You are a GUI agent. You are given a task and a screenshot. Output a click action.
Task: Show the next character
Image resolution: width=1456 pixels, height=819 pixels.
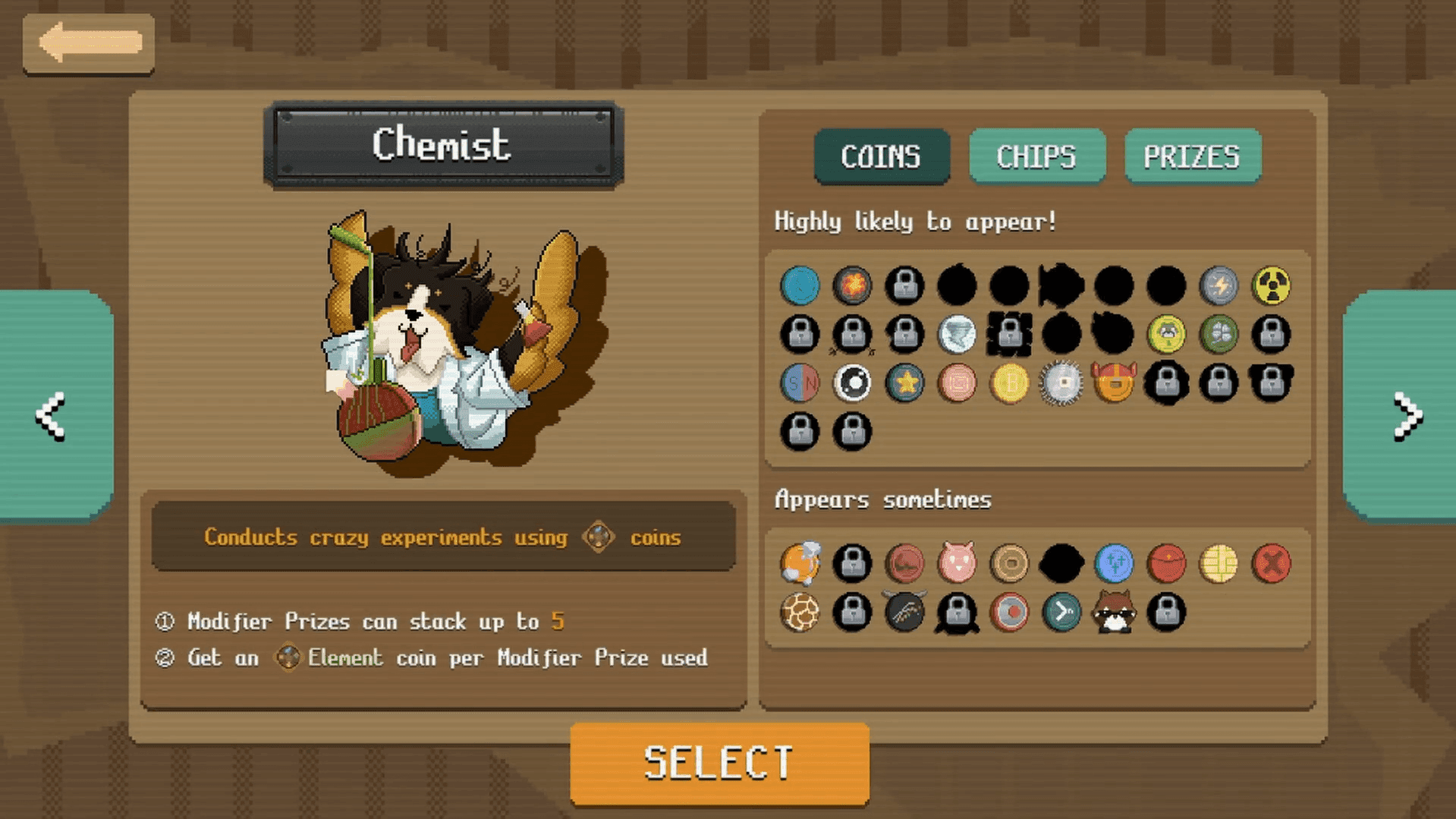click(x=1406, y=415)
